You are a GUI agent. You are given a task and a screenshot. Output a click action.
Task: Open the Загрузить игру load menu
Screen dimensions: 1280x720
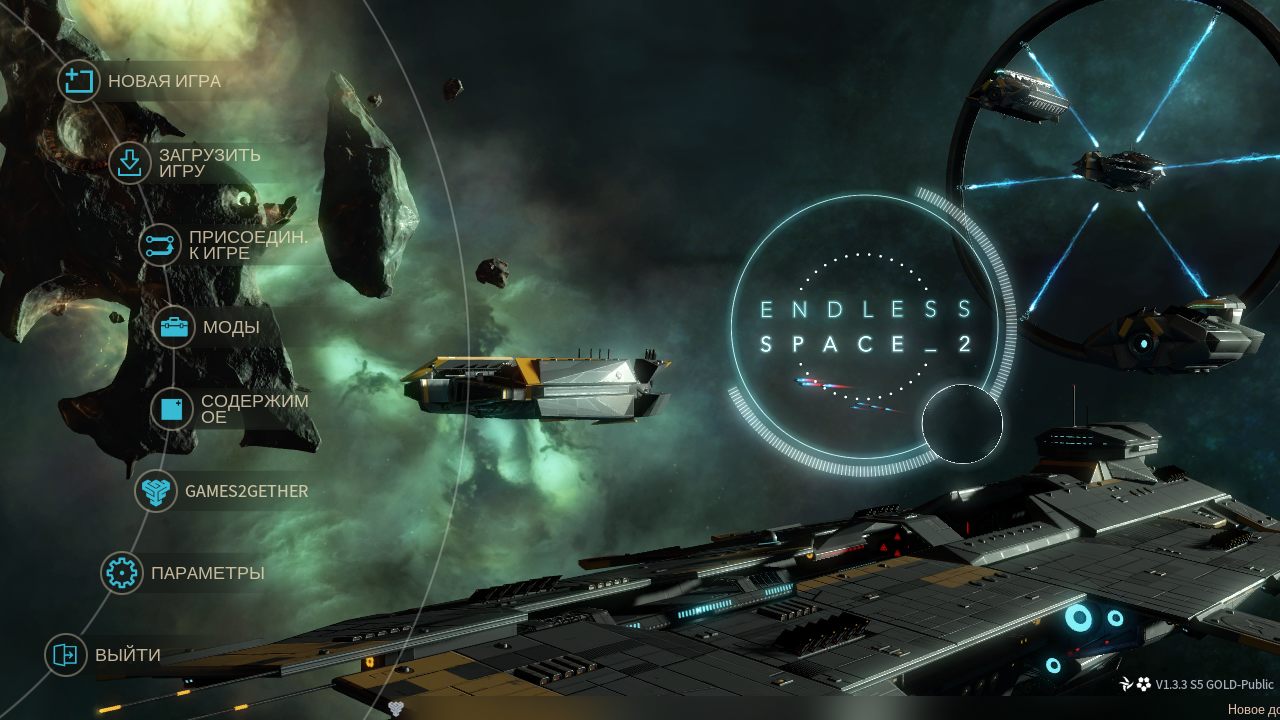(x=209, y=163)
